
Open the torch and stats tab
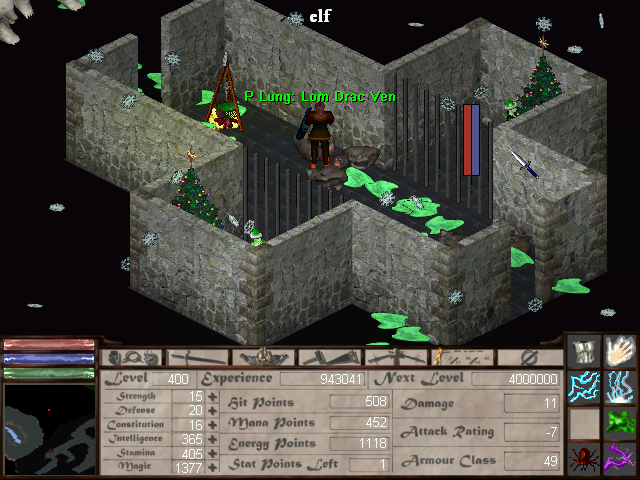click(x=461, y=357)
